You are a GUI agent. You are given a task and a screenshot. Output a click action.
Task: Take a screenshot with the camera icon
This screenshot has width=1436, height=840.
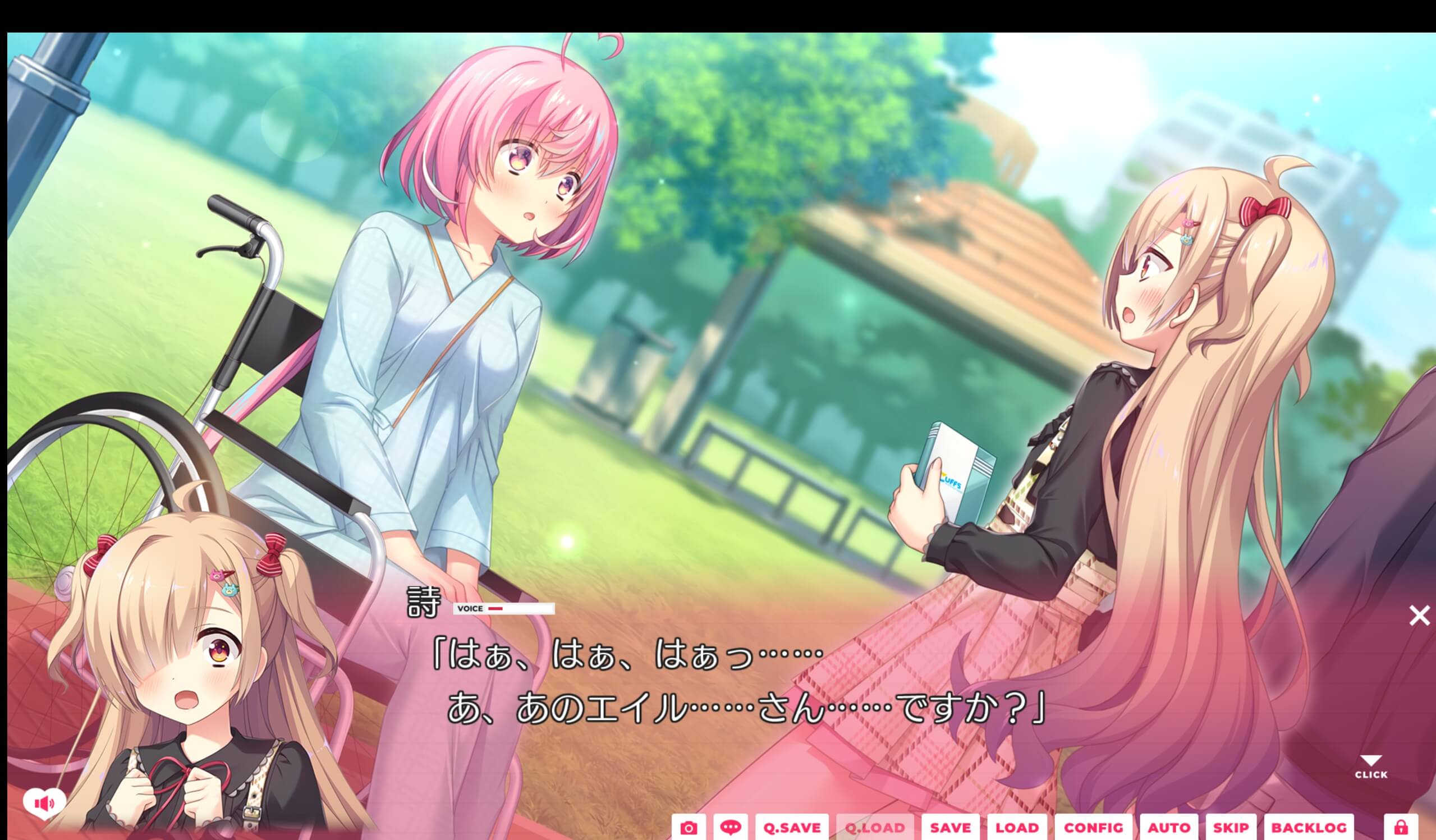click(689, 828)
